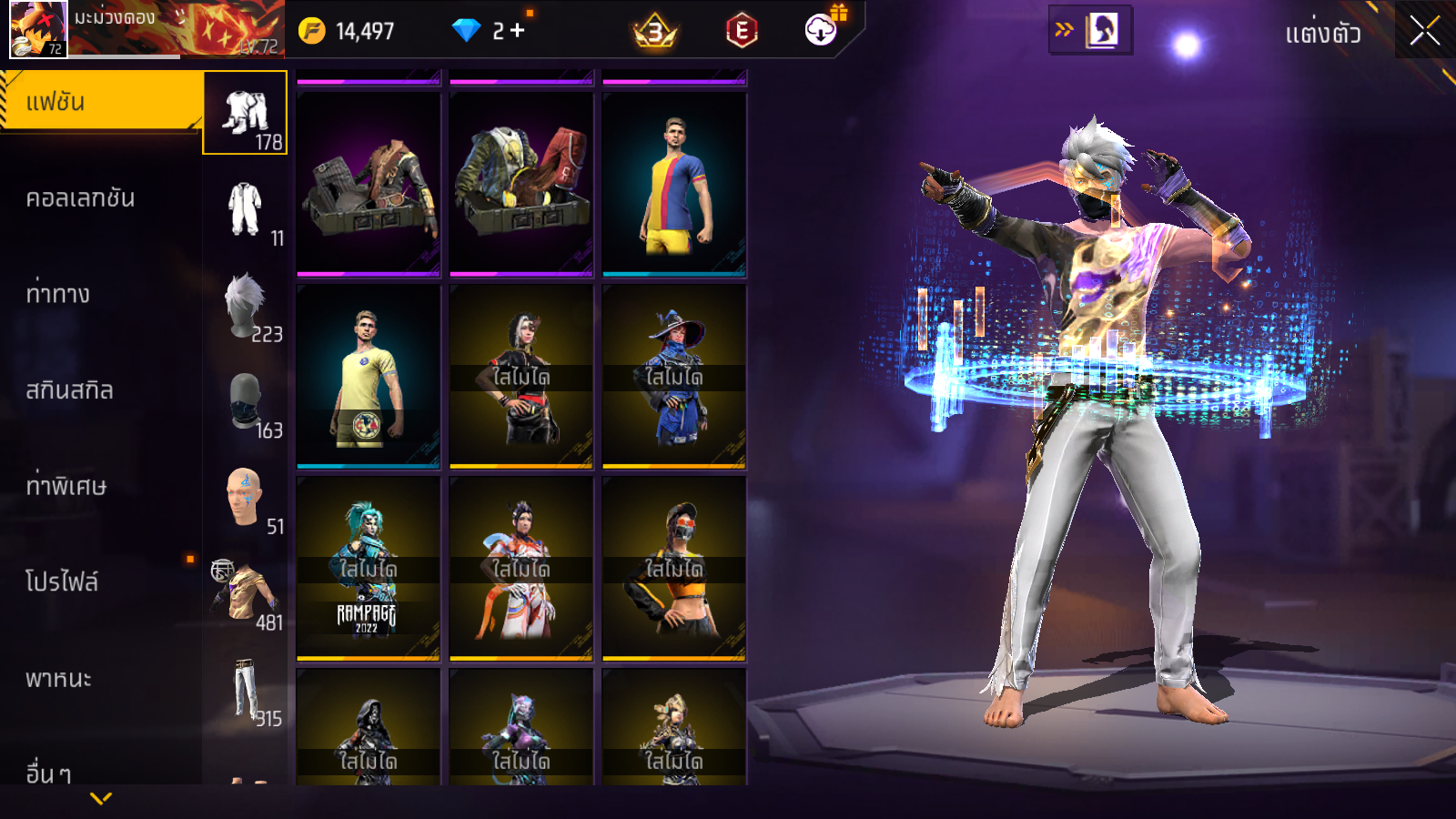Select the white jumpsuit subcategory icon
The width and height of the screenshot is (1456, 819).
coord(245,210)
